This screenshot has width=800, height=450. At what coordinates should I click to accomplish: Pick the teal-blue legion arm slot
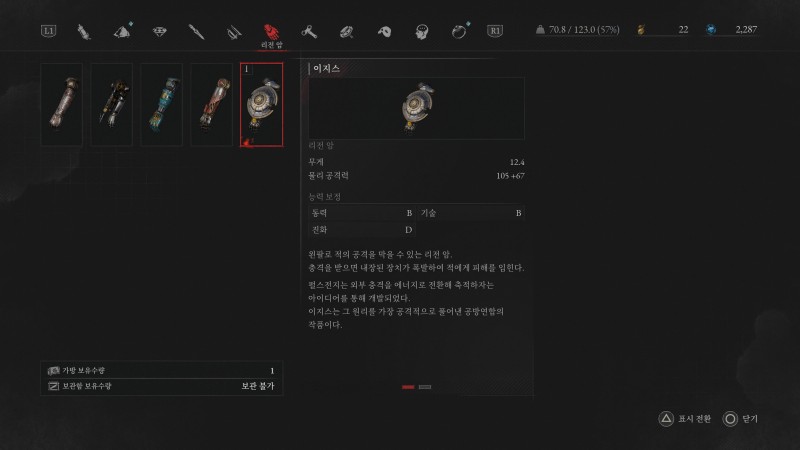point(162,104)
